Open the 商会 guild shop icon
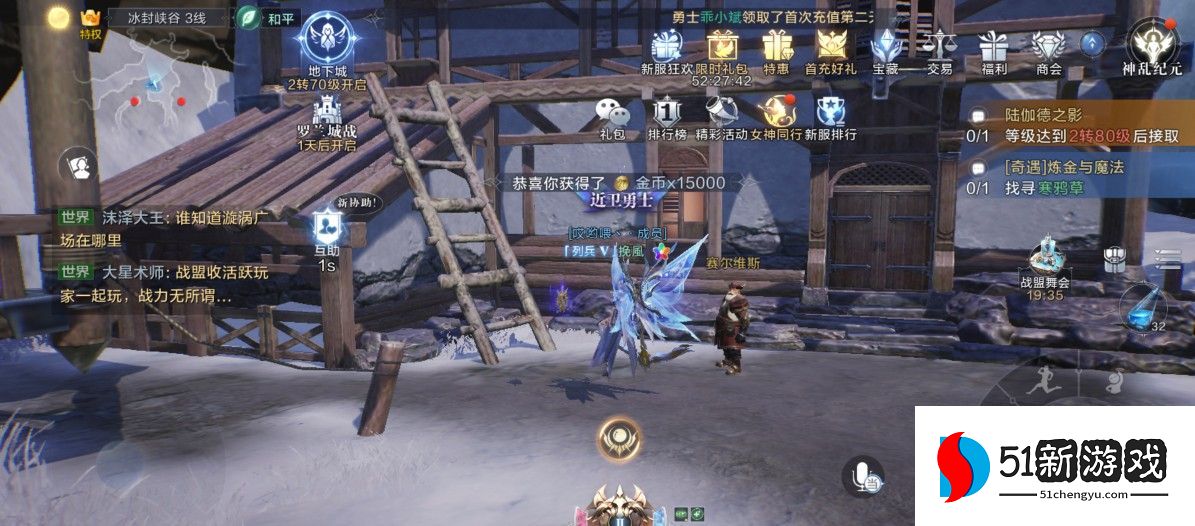The width and height of the screenshot is (1195, 526). 1048,46
